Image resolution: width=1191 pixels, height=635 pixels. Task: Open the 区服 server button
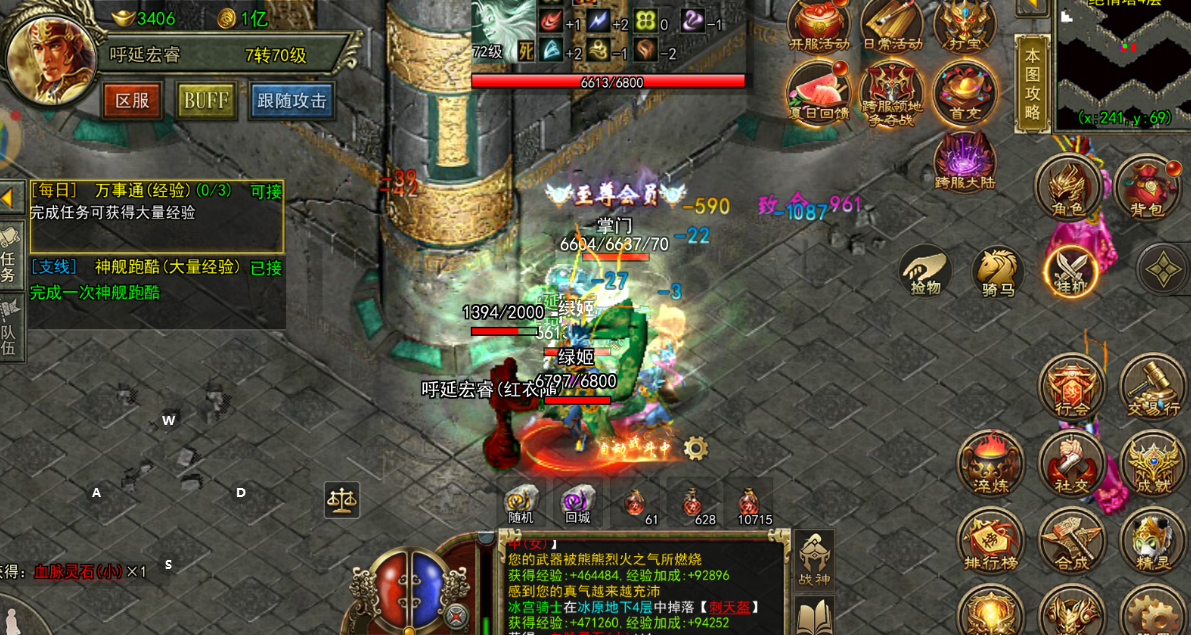pos(132,101)
